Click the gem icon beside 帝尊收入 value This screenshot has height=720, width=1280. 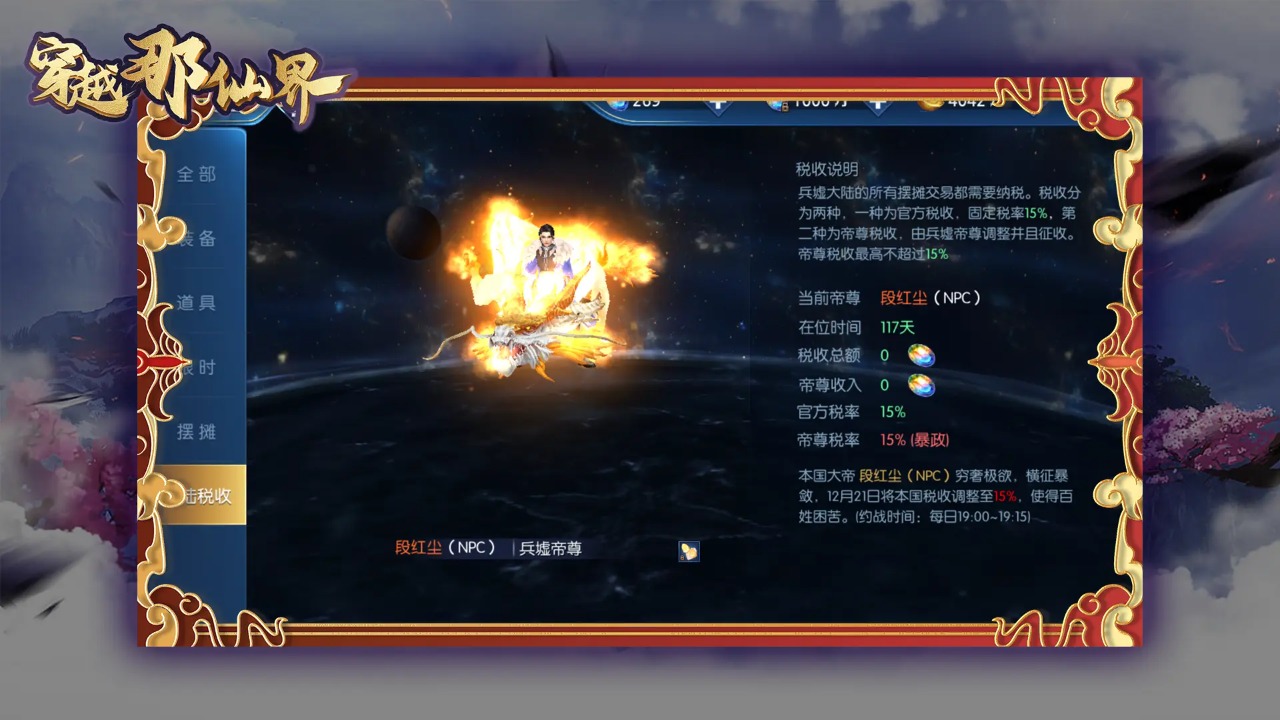pos(921,384)
